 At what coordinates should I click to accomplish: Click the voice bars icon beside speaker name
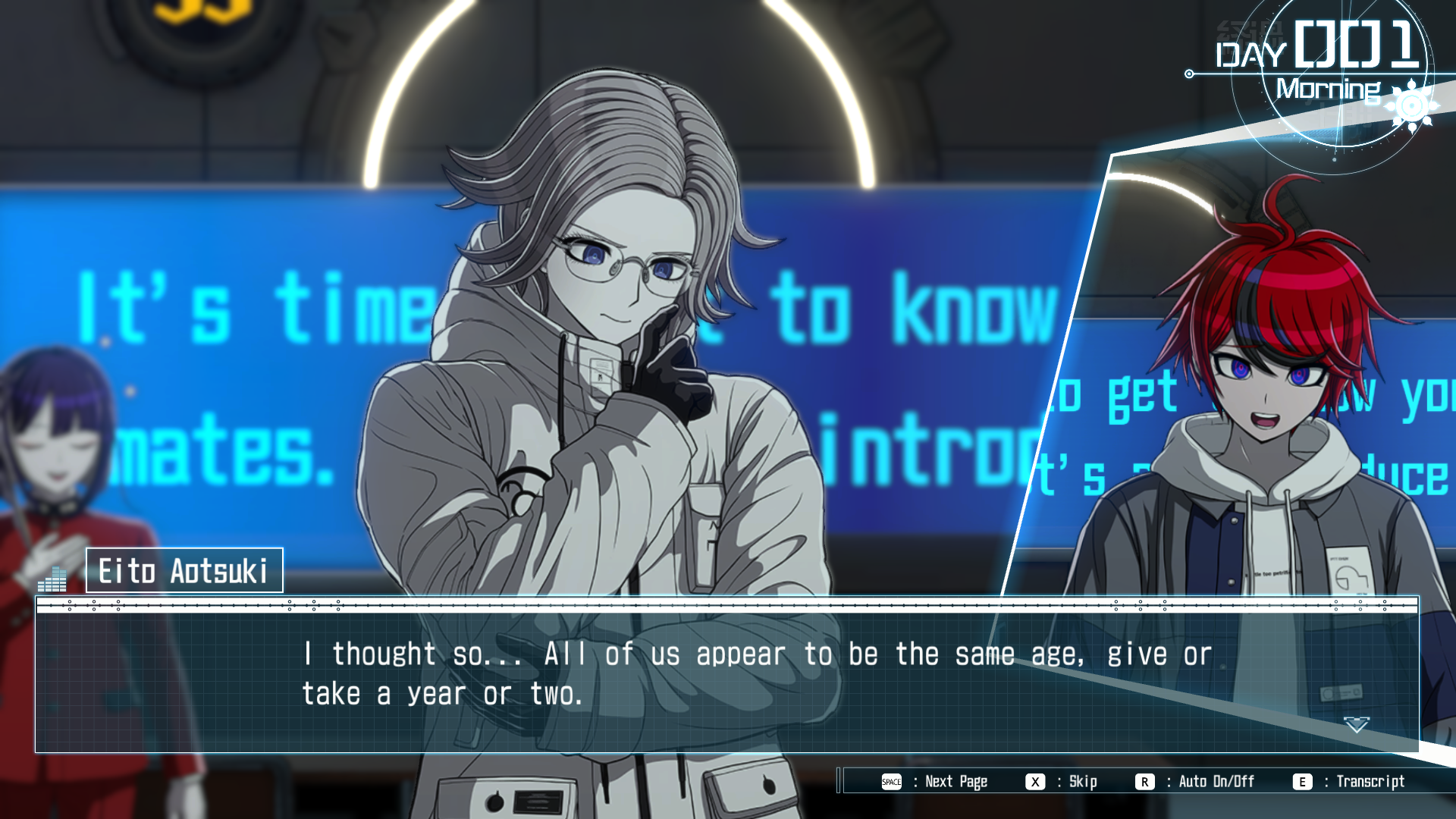click(x=52, y=580)
